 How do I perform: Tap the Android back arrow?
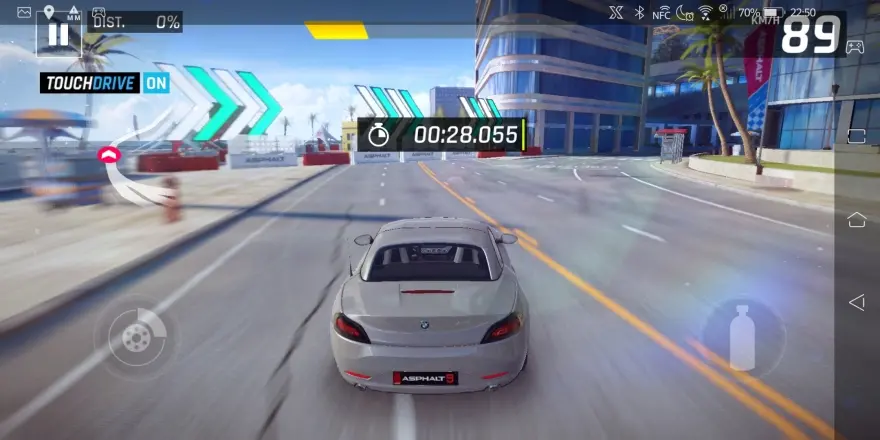tap(856, 302)
